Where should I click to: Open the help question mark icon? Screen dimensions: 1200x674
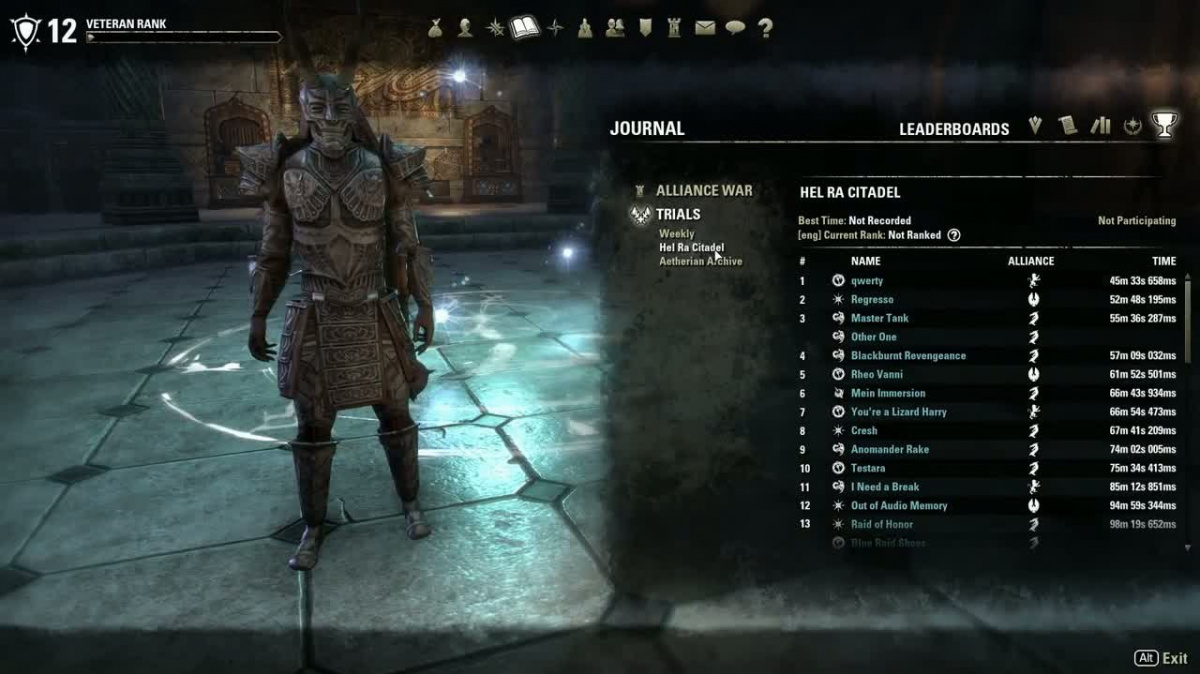pos(765,28)
